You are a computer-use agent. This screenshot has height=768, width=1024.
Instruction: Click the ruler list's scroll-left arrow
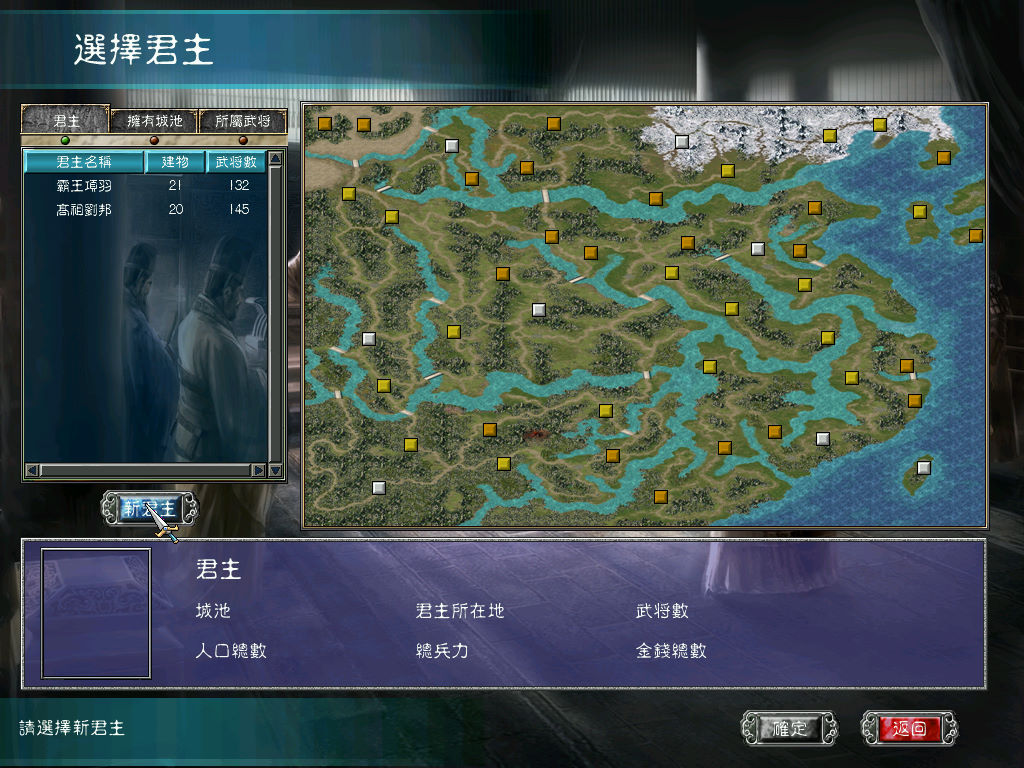click(32, 470)
